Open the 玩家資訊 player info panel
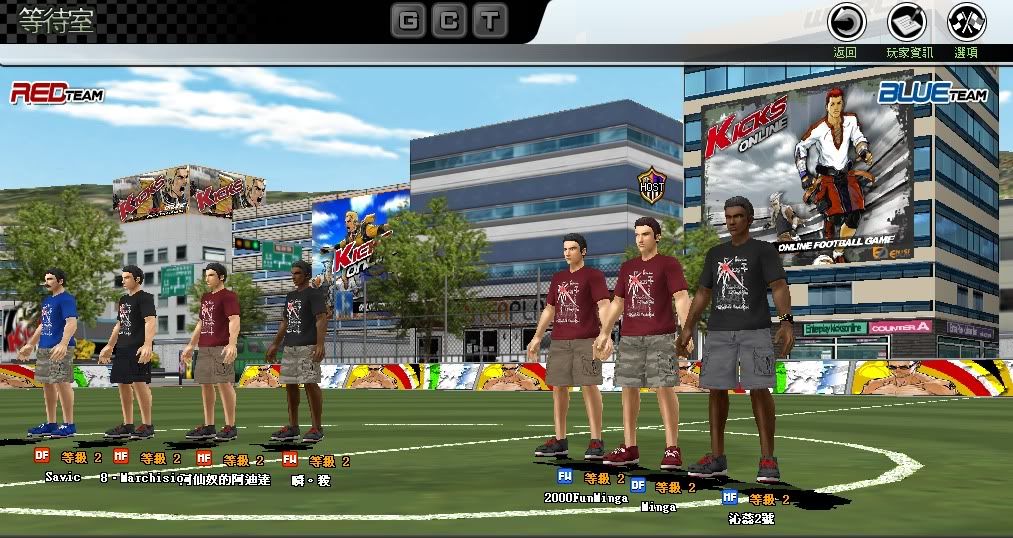The image size is (1013, 538). click(x=907, y=23)
